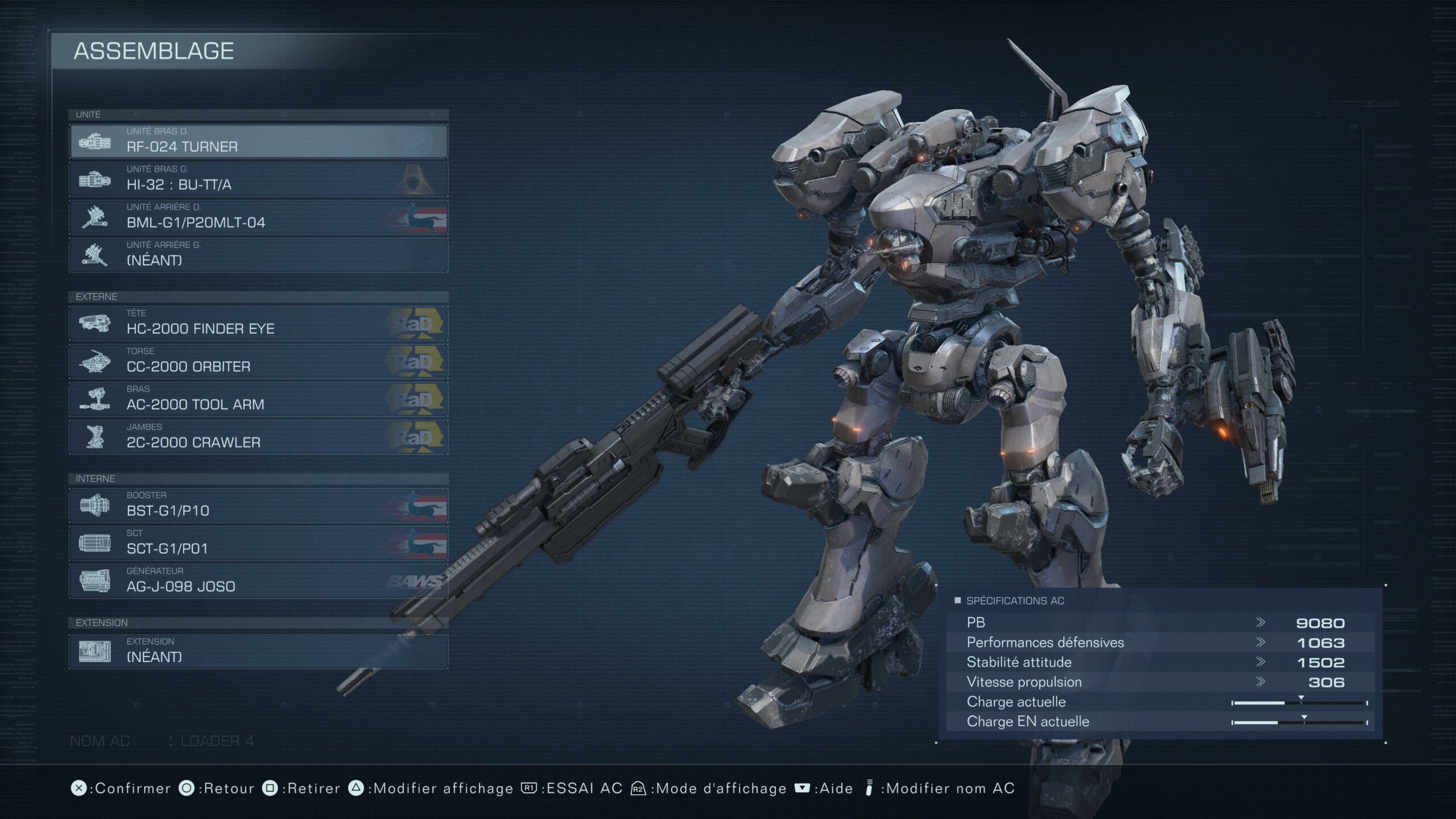Open the BML-G1/P20MLT-04 right back unit slot
This screenshot has width=1456, height=819.
(259, 217)
